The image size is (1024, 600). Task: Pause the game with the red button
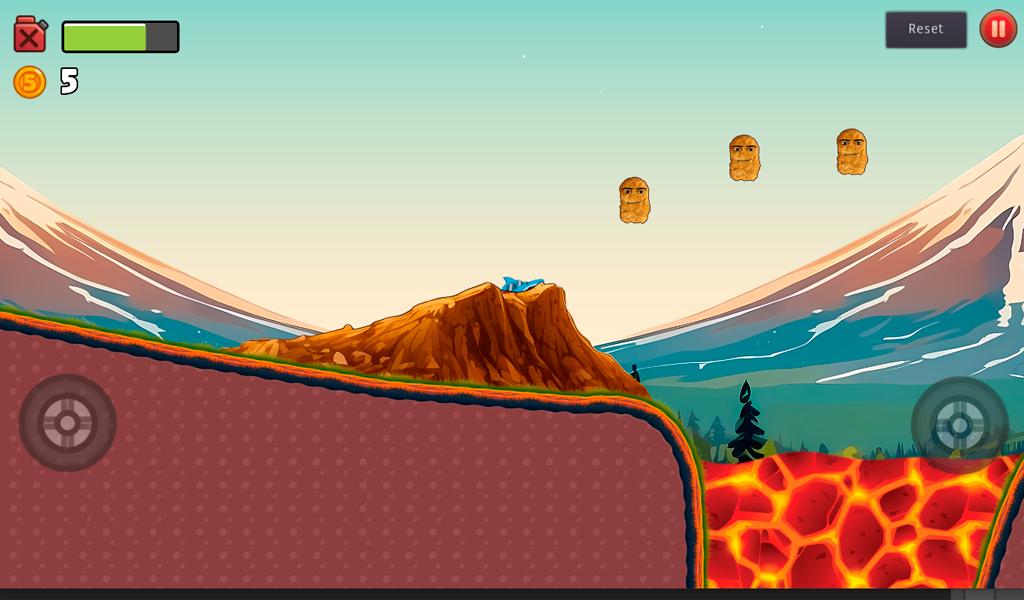997,29
